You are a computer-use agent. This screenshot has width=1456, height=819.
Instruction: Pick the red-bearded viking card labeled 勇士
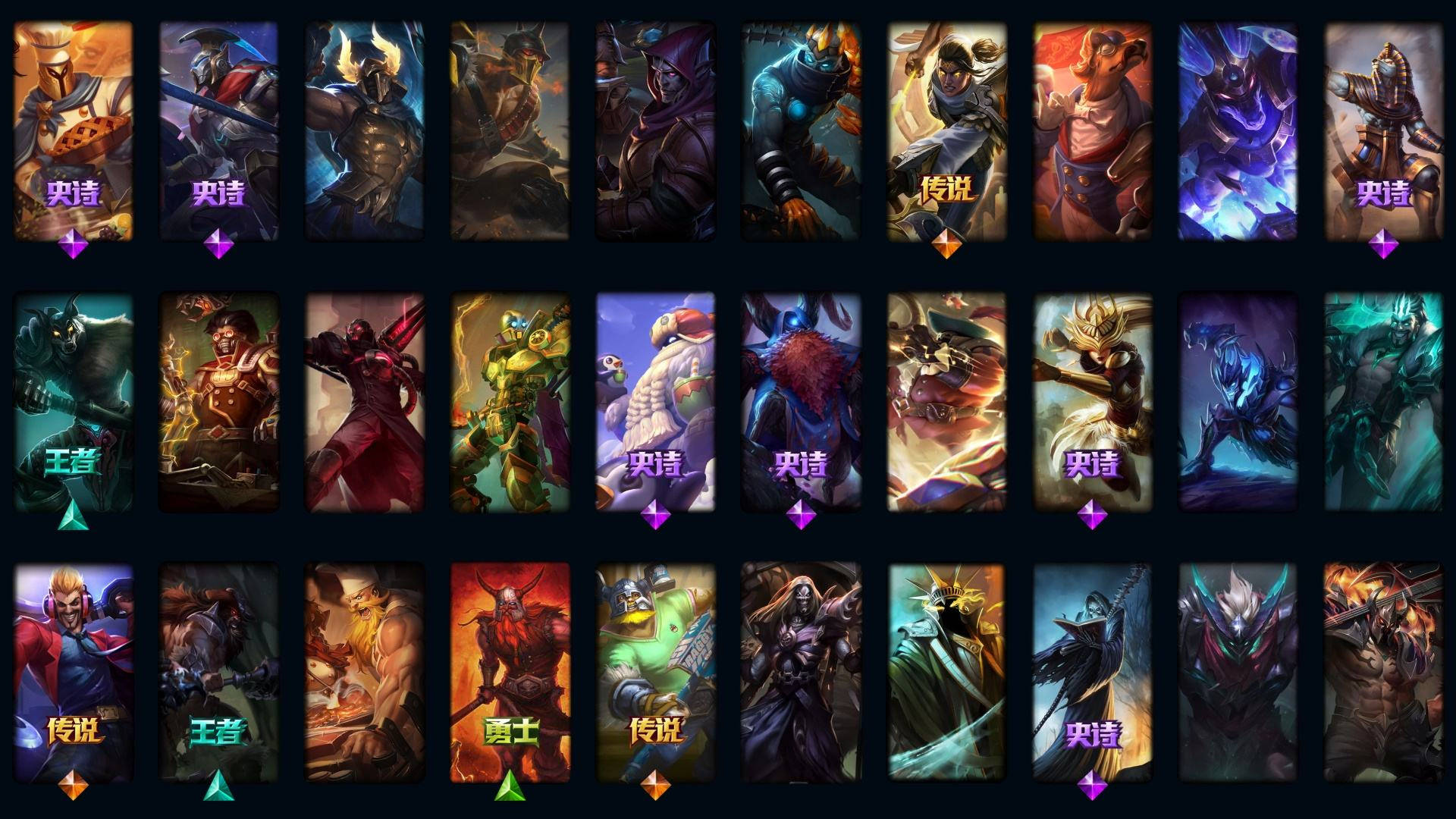click(510, 672)
